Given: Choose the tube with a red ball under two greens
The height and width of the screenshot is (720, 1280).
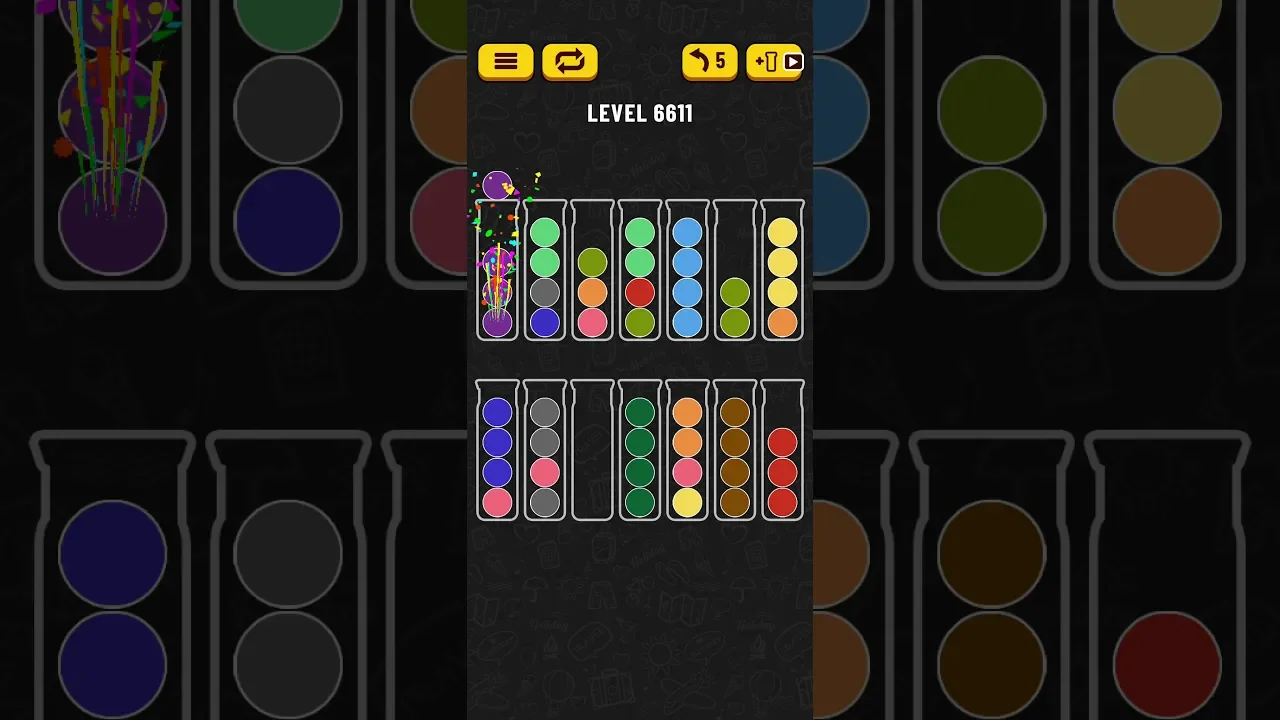Looking at the screenshot, I should pyautogui.click(x=640, y=270).
